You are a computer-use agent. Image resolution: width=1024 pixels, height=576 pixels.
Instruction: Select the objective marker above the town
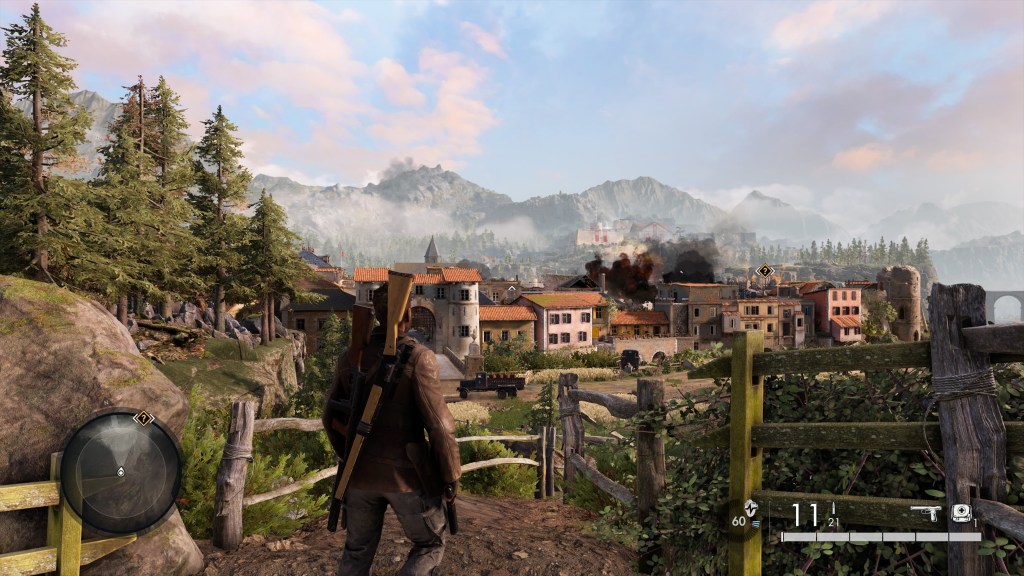[765, 270]
